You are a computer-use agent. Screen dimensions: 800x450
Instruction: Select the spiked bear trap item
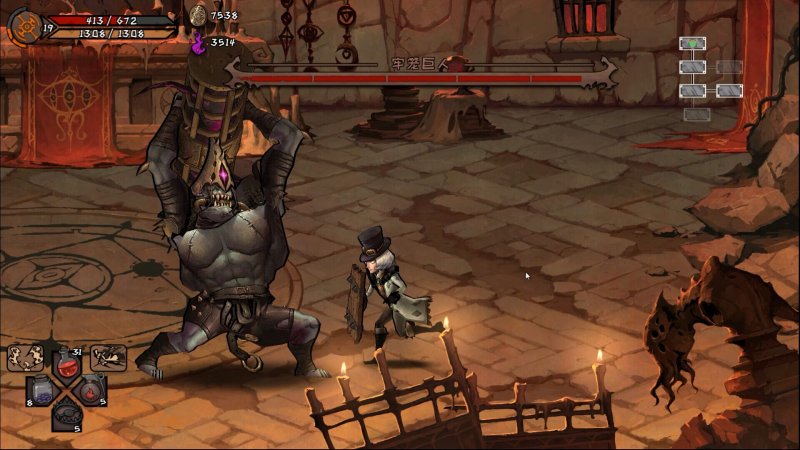click(67, 413)
